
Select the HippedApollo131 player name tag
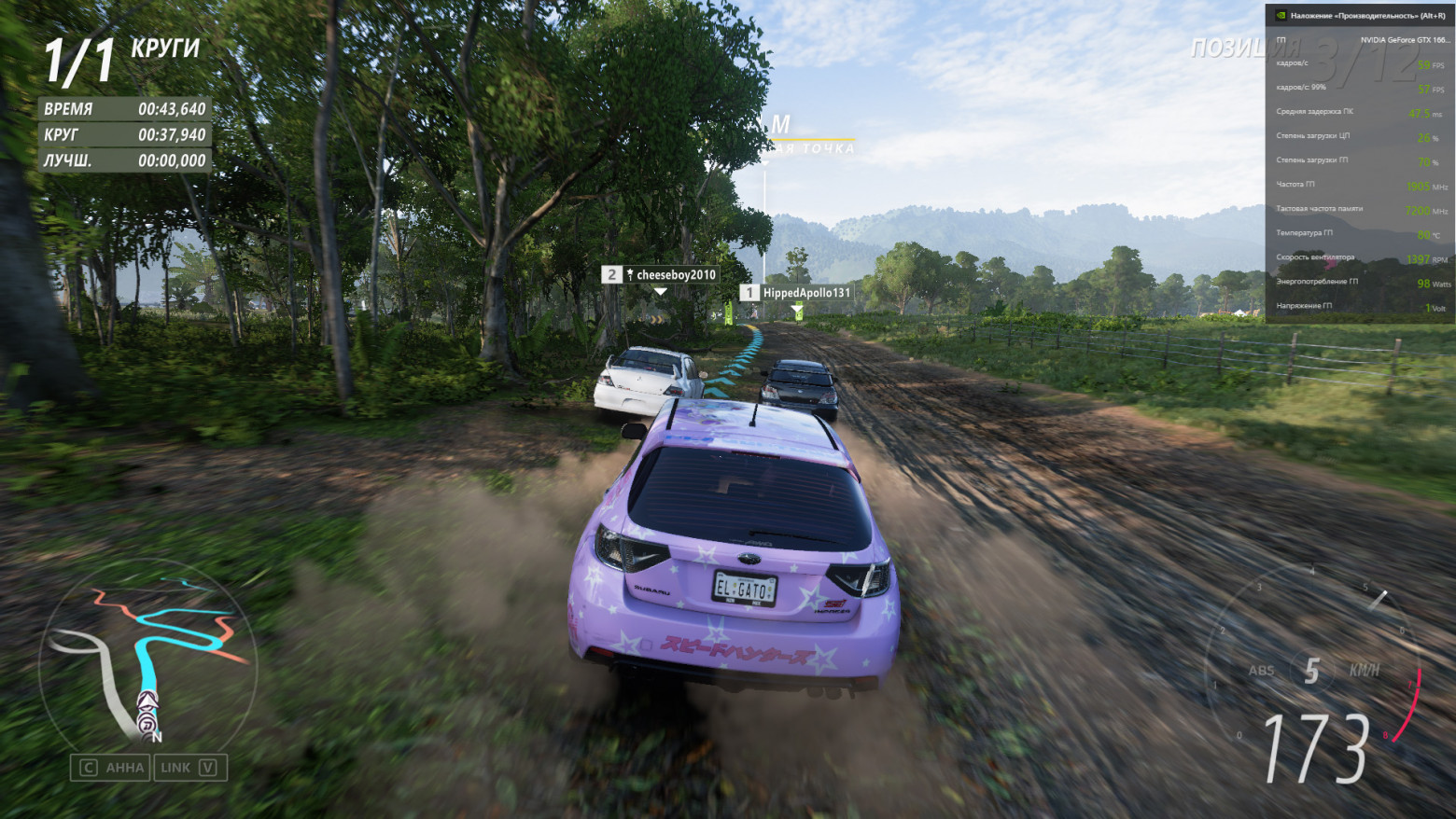[796, 293]
